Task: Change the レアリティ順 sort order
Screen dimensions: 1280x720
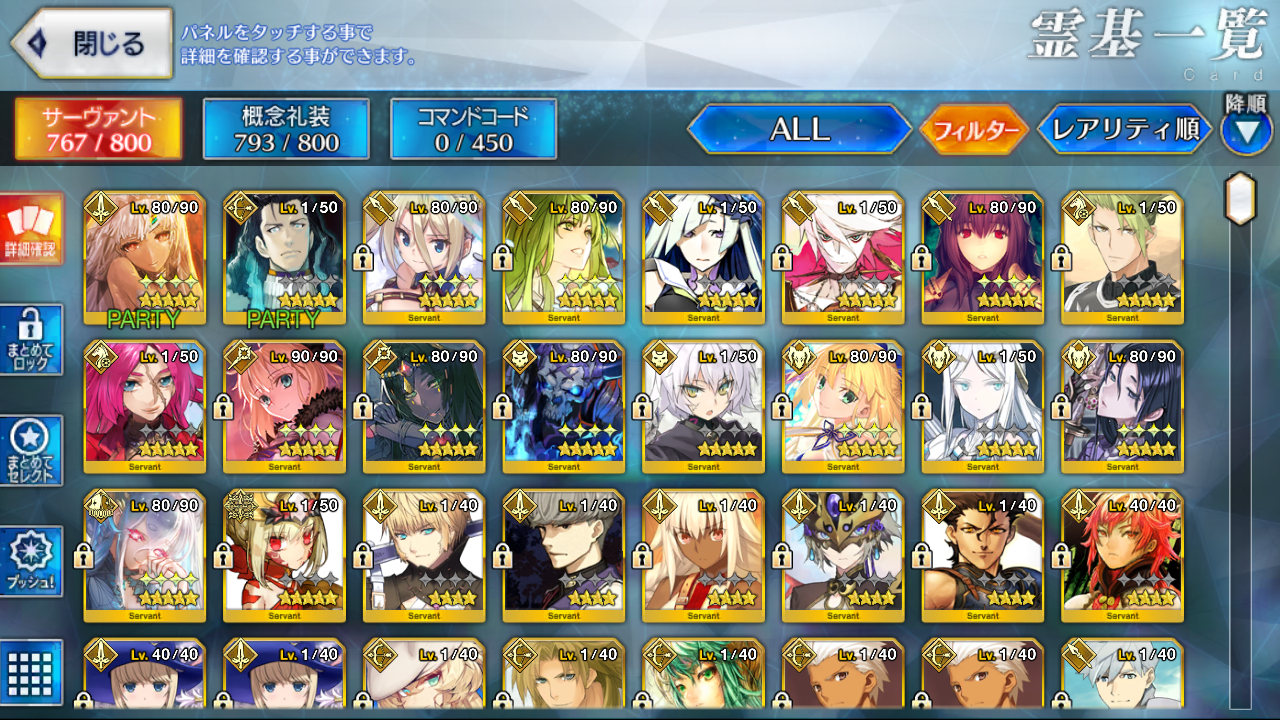Action: 1124,130
